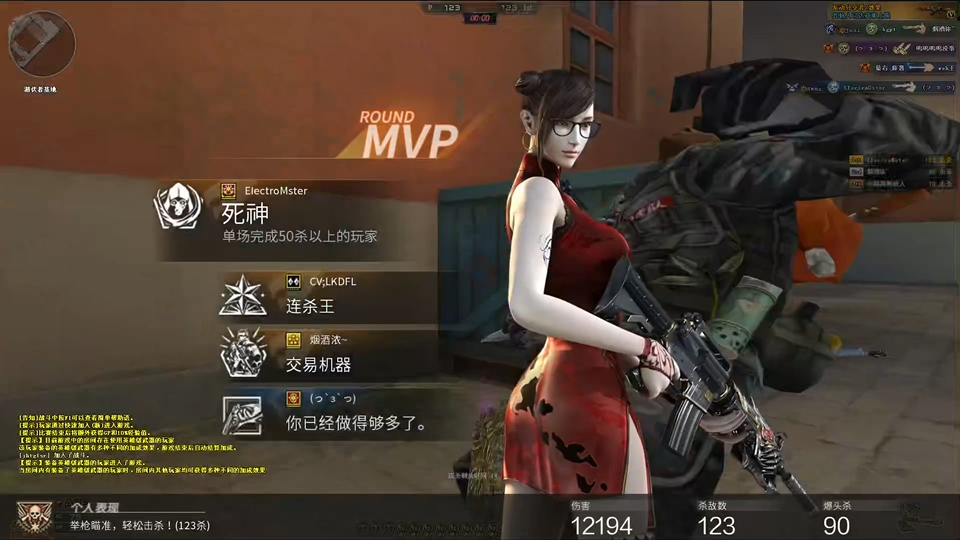Viewport: 960px width, 540px height.
Task: Click the minimap in the corner
Action: click(42, 42)
